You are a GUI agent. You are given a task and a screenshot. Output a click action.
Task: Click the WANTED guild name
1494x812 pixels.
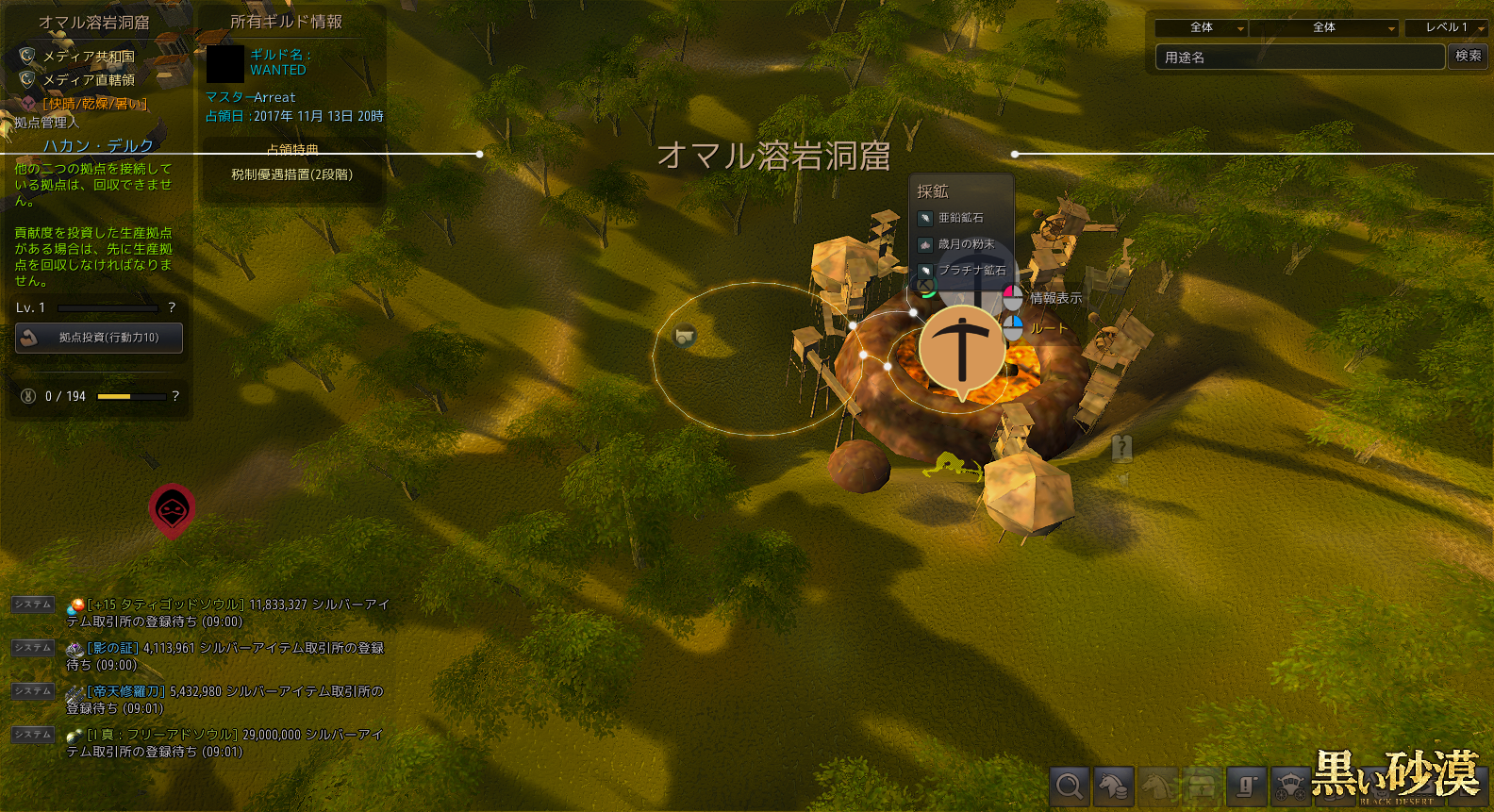pos(278,70)
